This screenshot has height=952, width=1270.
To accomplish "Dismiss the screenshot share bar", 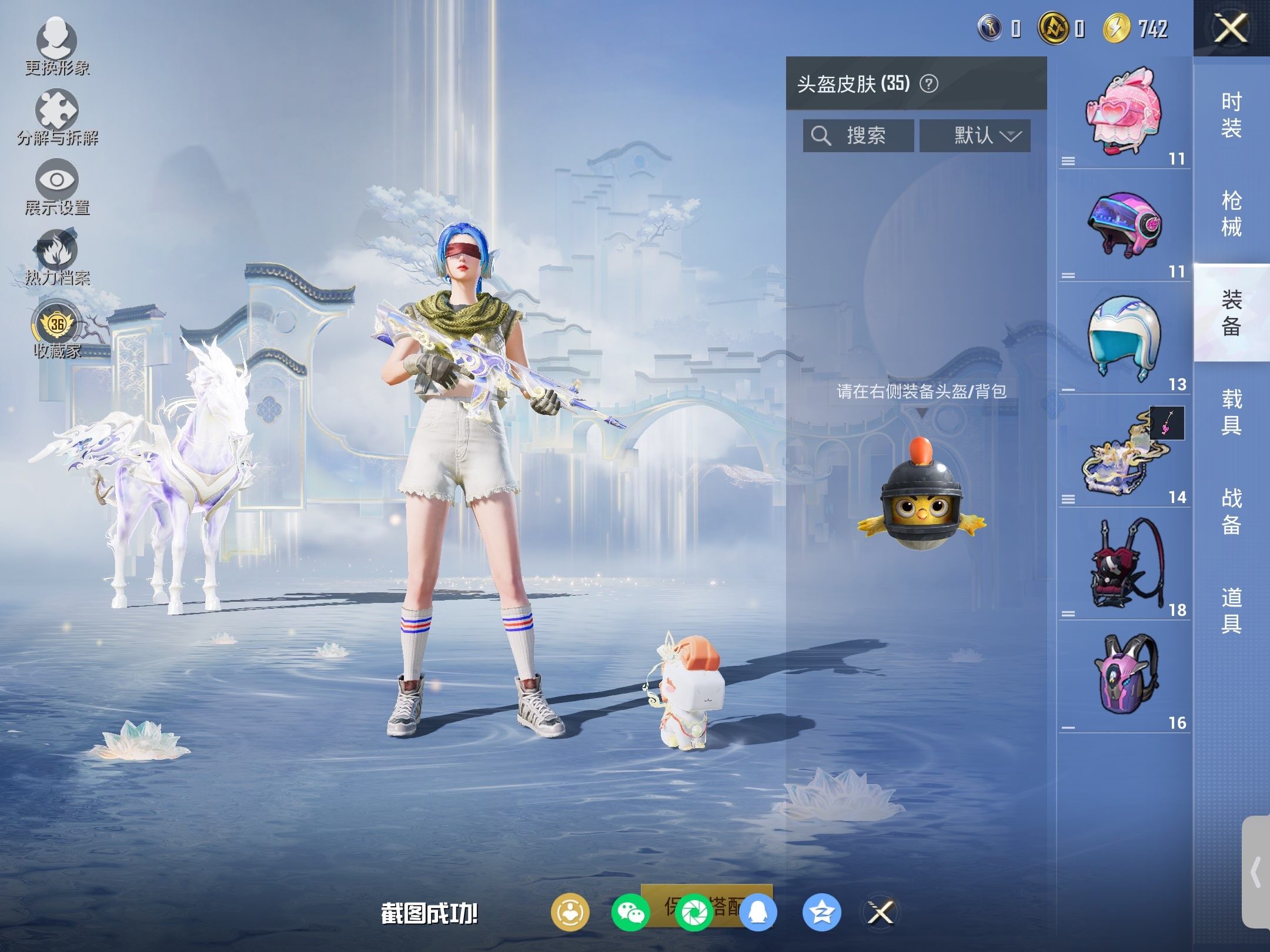I will click(x=881, y=913).
